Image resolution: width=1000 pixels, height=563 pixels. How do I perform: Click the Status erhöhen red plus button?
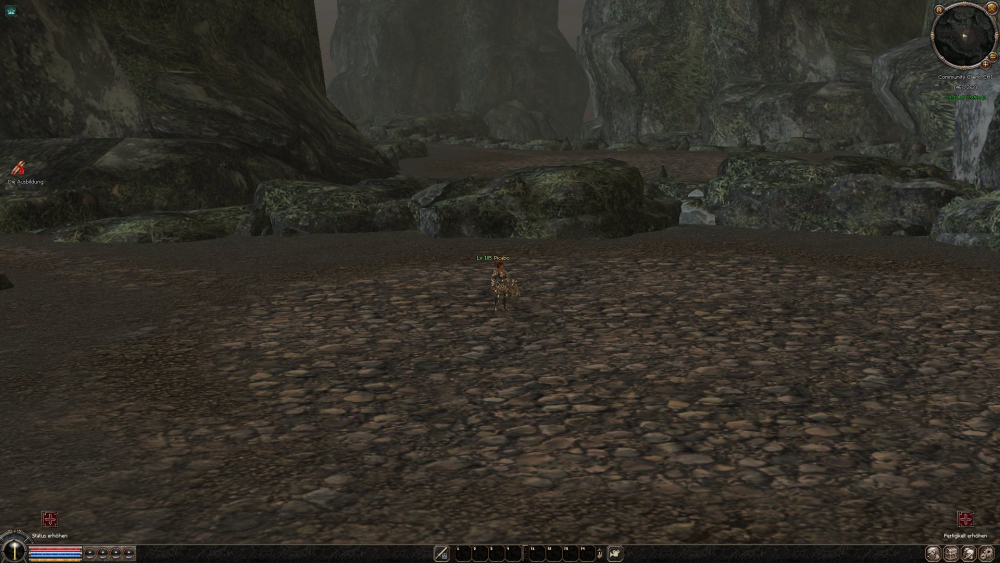pos(49,519)
